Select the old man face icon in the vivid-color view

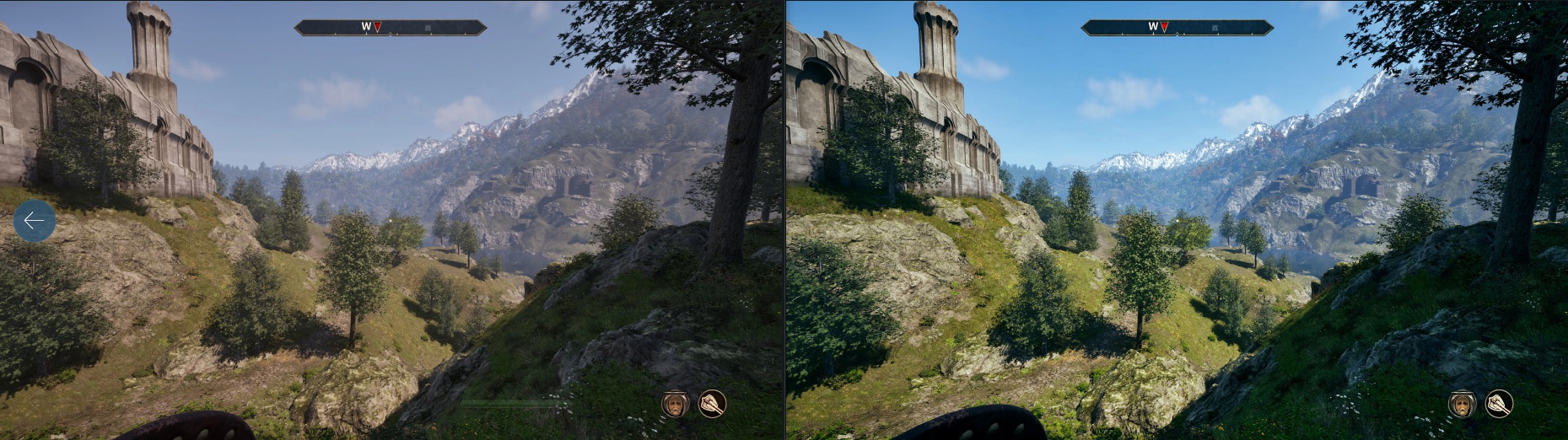point(1462,404)
